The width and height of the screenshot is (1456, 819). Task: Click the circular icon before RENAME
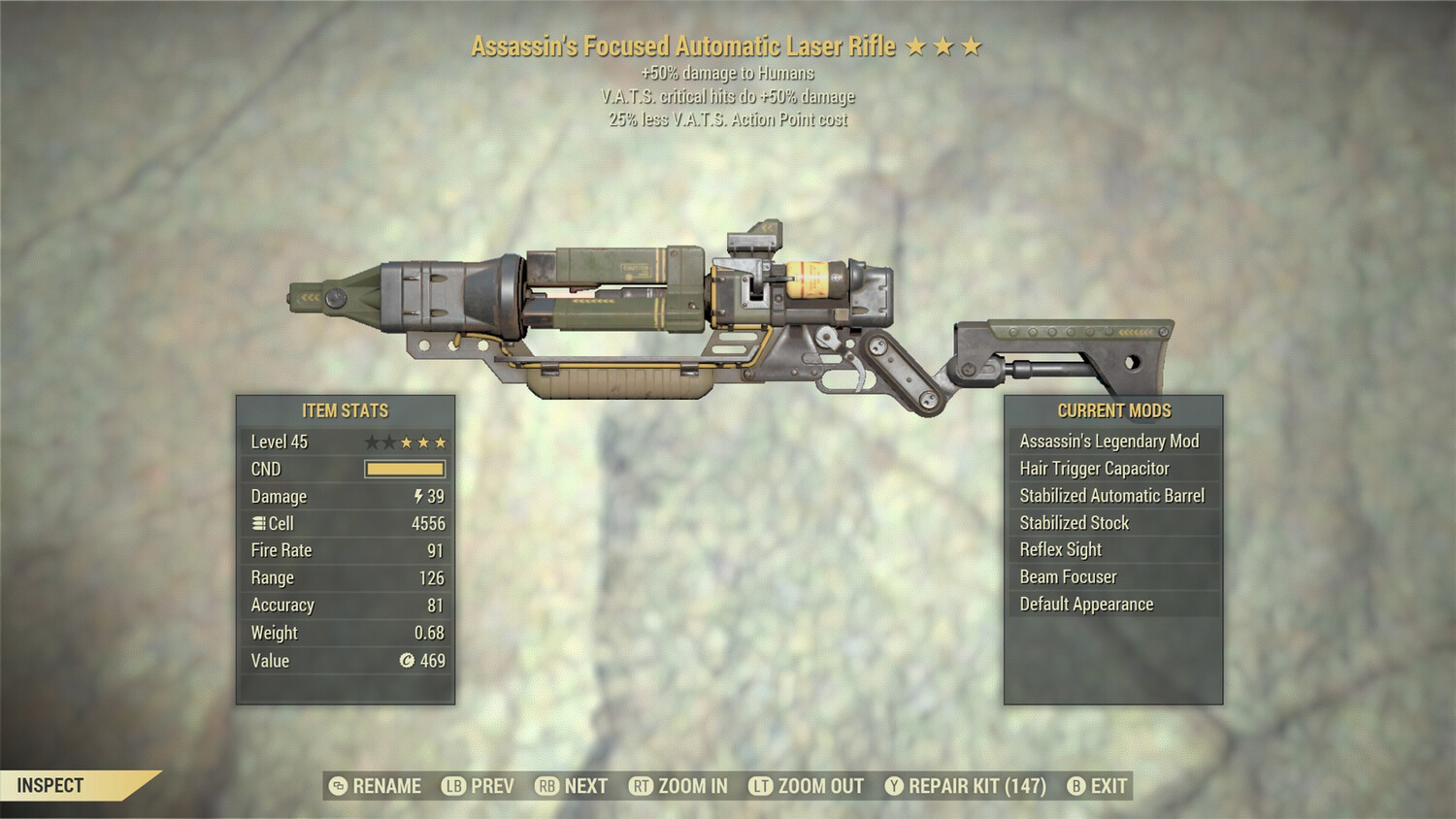tap(337, 786)
